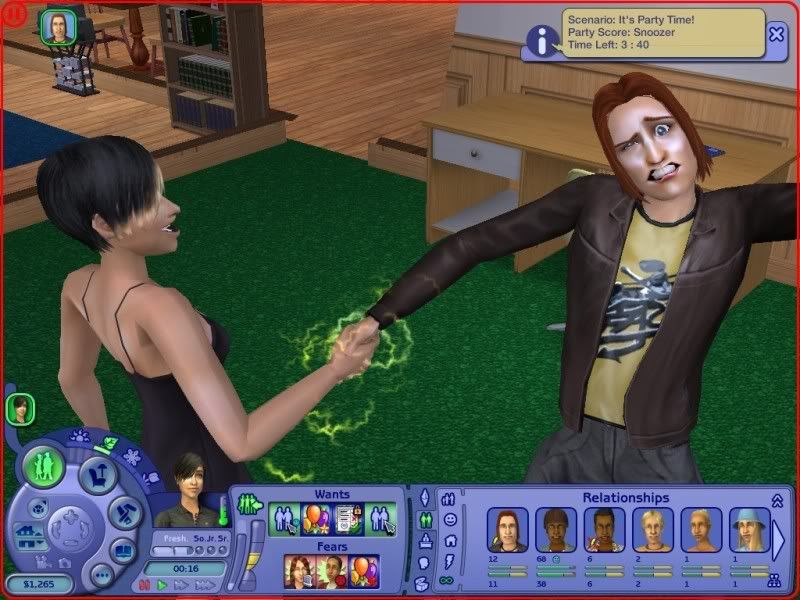Viewport: 800px width, 600px height.
Task: Open the relationship with the hat-wearing sim
Action: [x=749, y=530]
